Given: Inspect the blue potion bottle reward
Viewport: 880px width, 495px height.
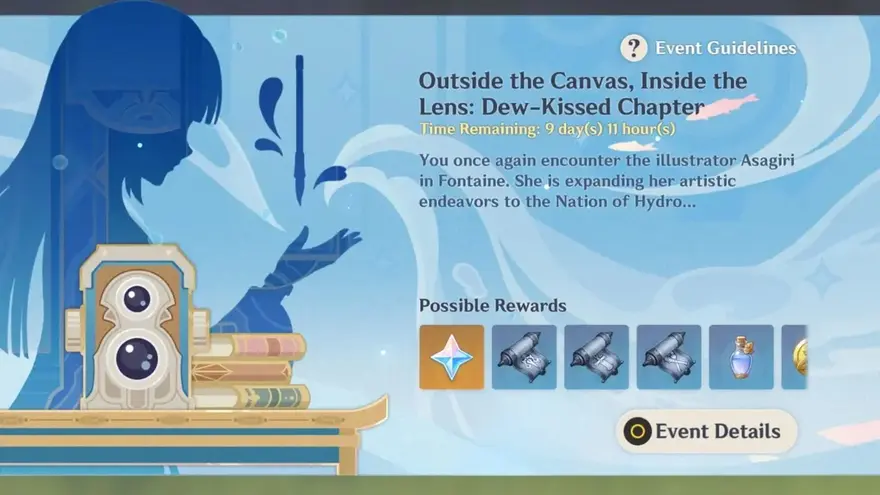Looking at the screenshot, I should [x=741, y=357].
